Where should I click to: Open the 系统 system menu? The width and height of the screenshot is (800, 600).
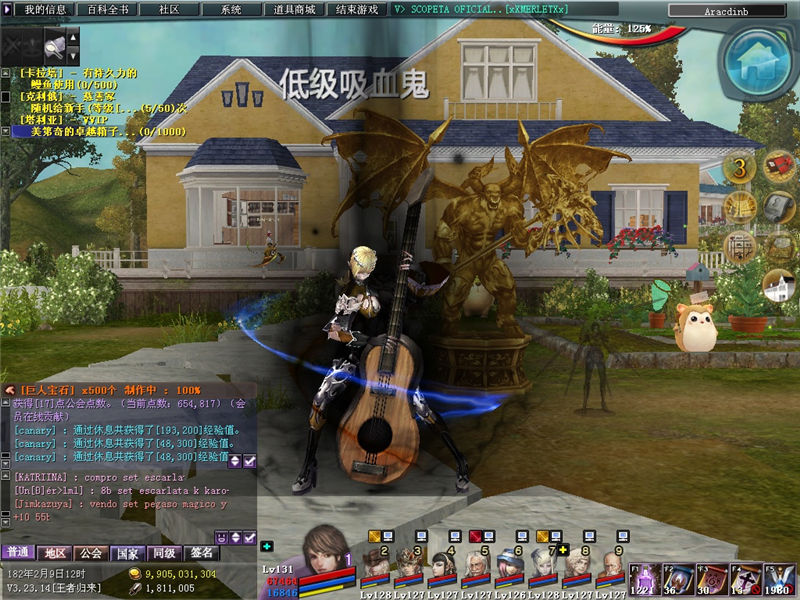231,9
